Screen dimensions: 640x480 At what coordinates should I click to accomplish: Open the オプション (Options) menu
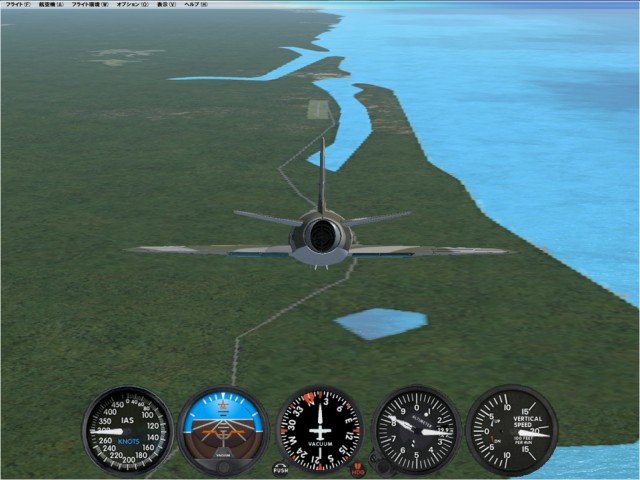tap(131, 4)
